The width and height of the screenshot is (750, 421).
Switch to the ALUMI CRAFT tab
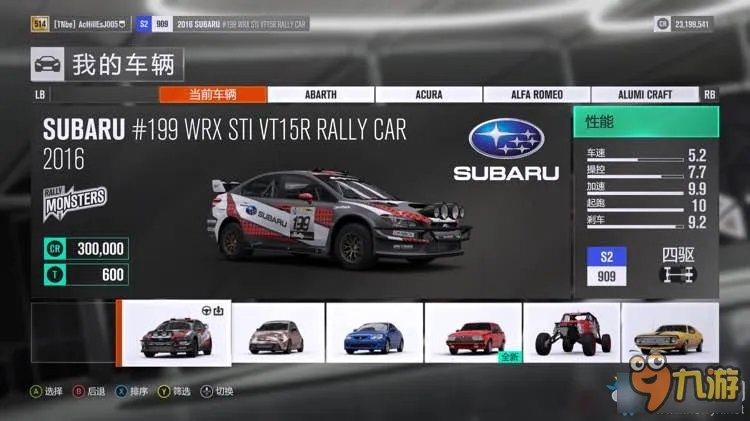pos(644,95)
